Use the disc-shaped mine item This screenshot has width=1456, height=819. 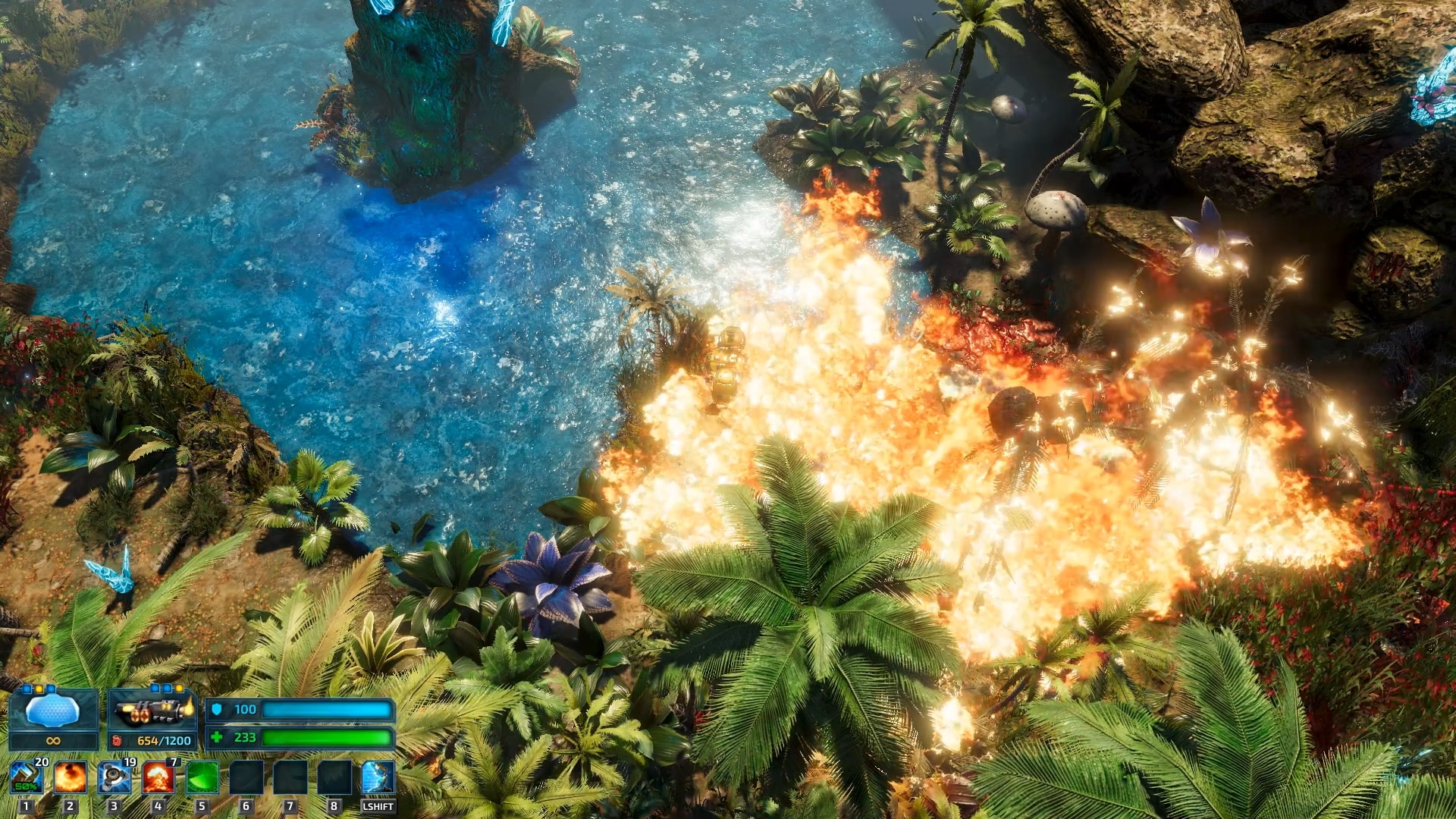[114, 778]
